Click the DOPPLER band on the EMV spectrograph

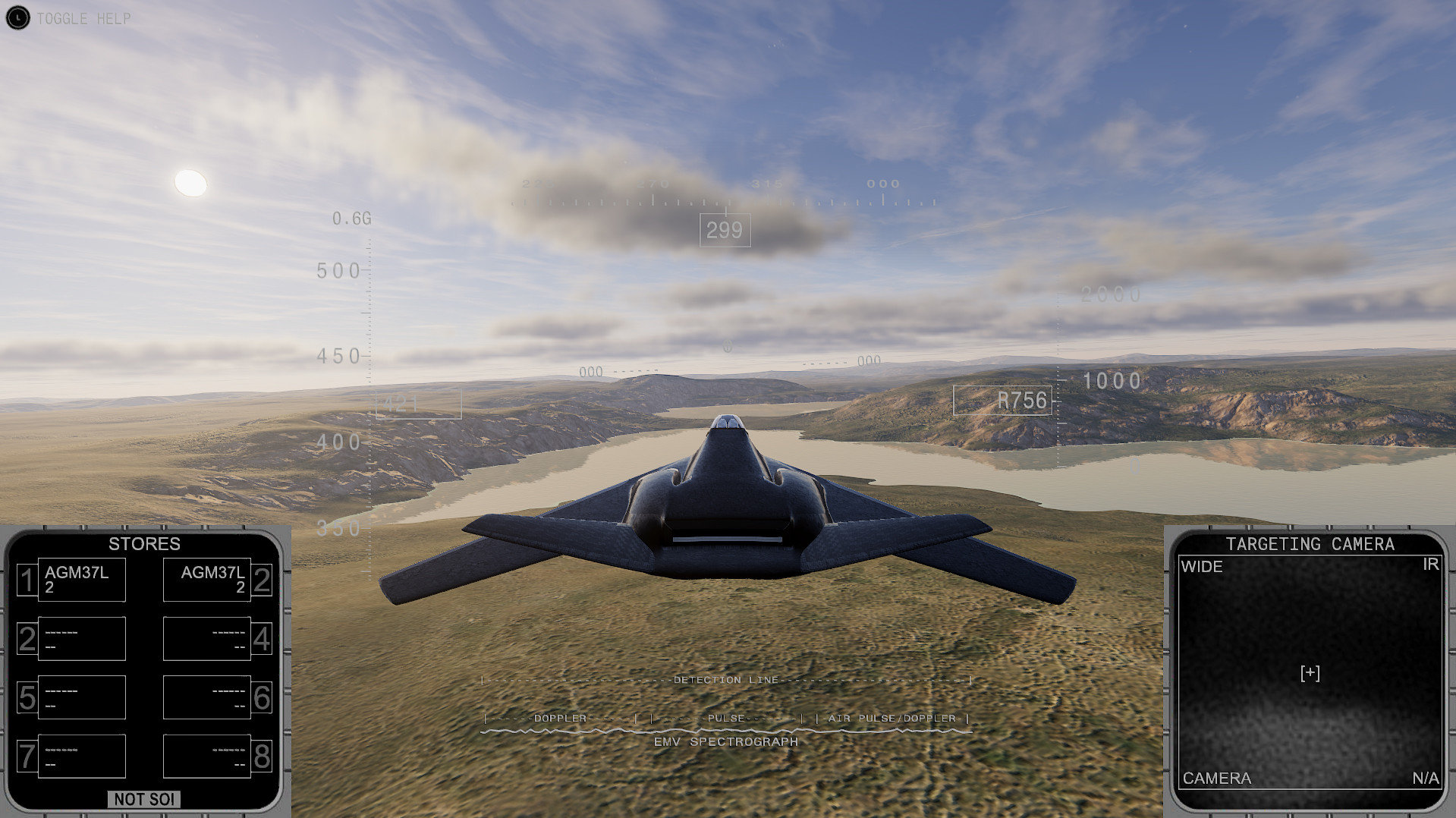click(560, 716)
